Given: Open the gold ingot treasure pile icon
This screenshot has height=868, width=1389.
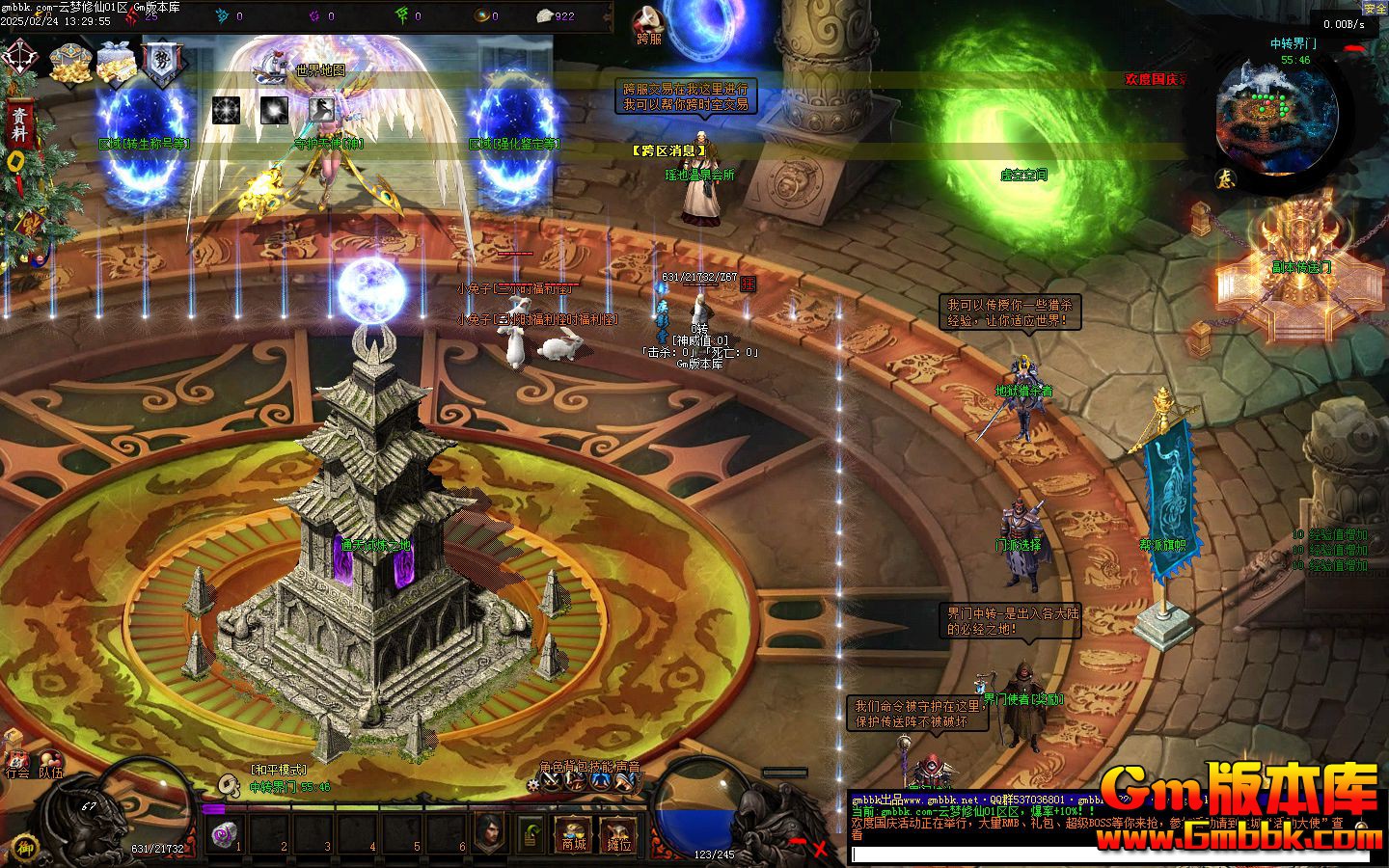Looking at the screenshot, I should (70, 62).
